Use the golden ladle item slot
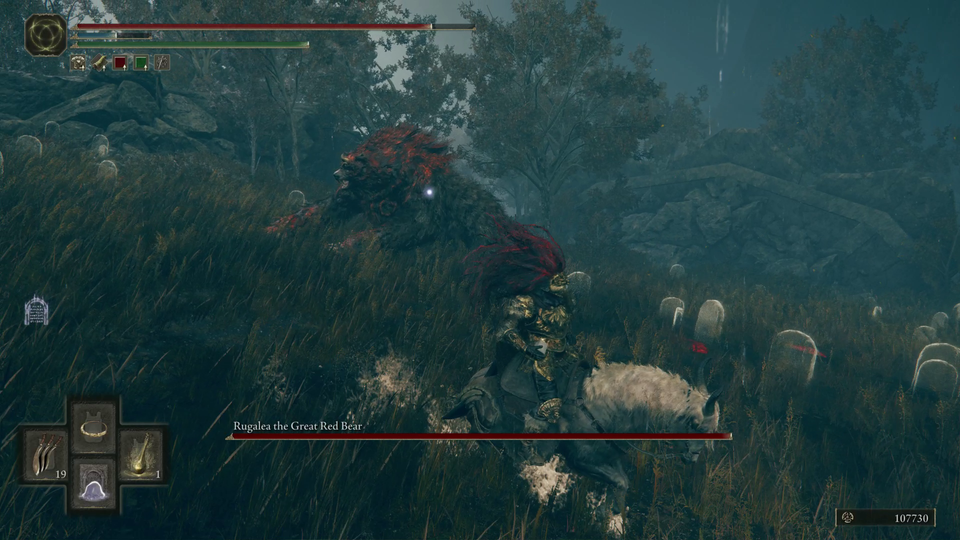 pyautogui.click(x=141, y=455)
